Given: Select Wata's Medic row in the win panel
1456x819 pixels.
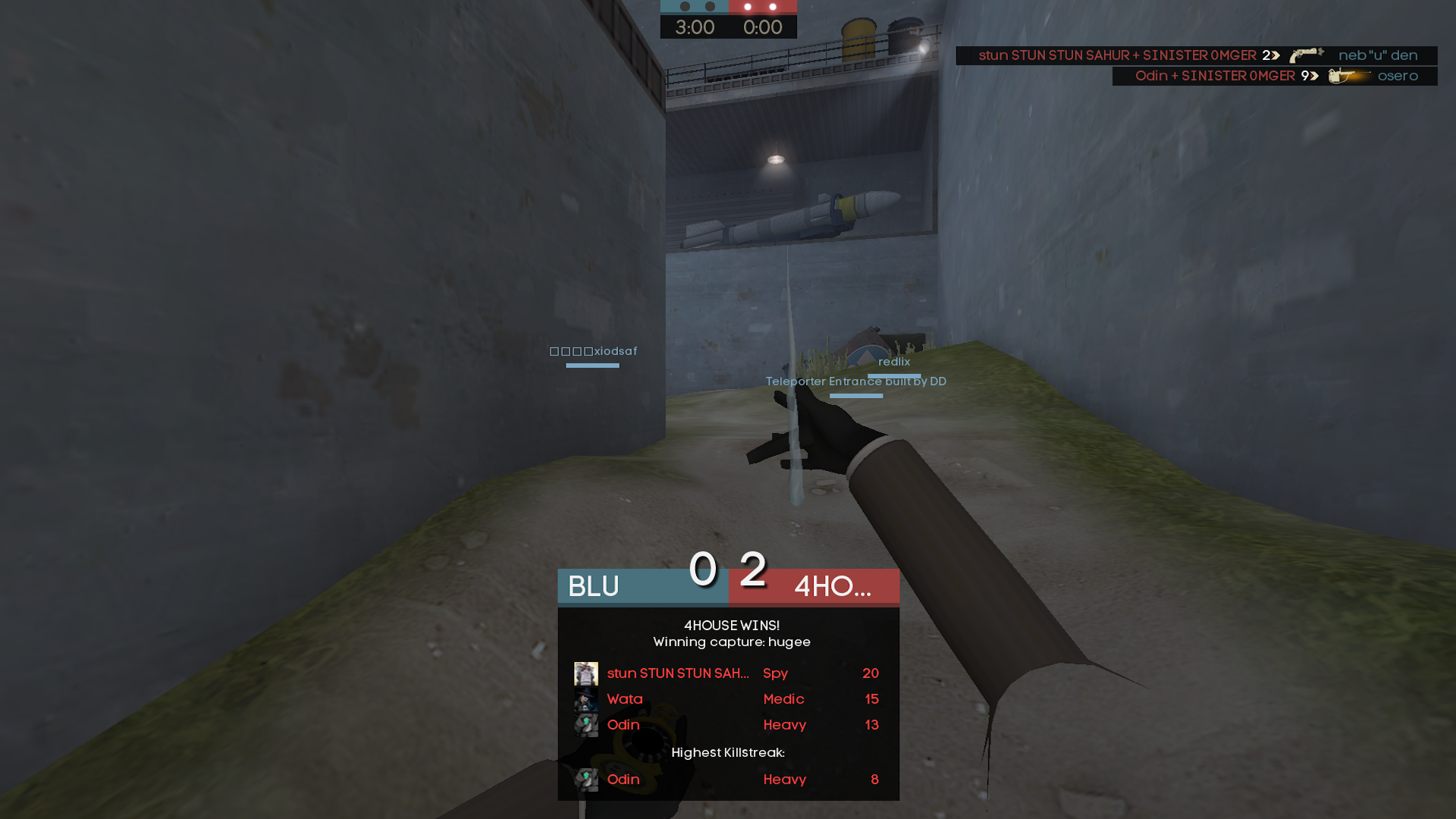Looking at the screenshot, I should (x=728, y=699).
